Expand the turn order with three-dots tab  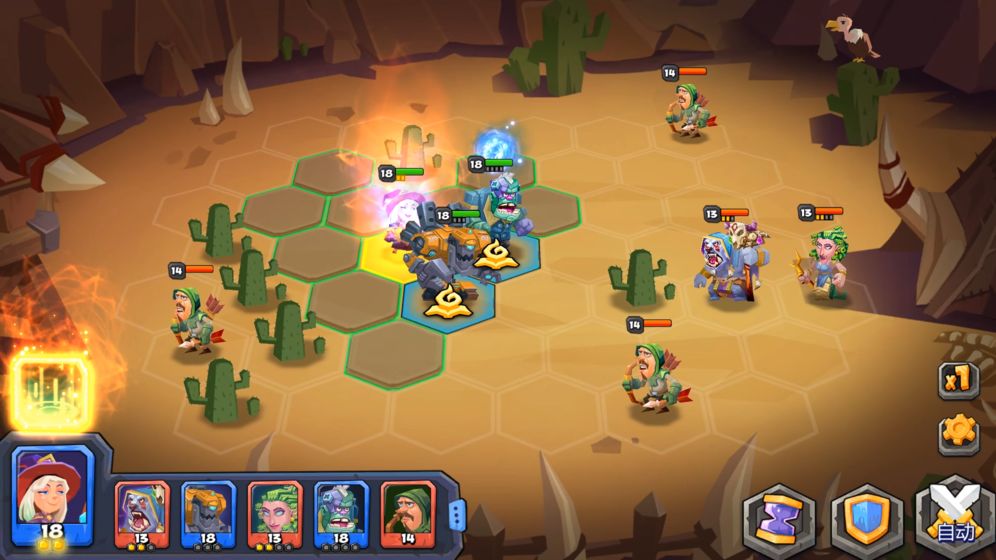456,515
